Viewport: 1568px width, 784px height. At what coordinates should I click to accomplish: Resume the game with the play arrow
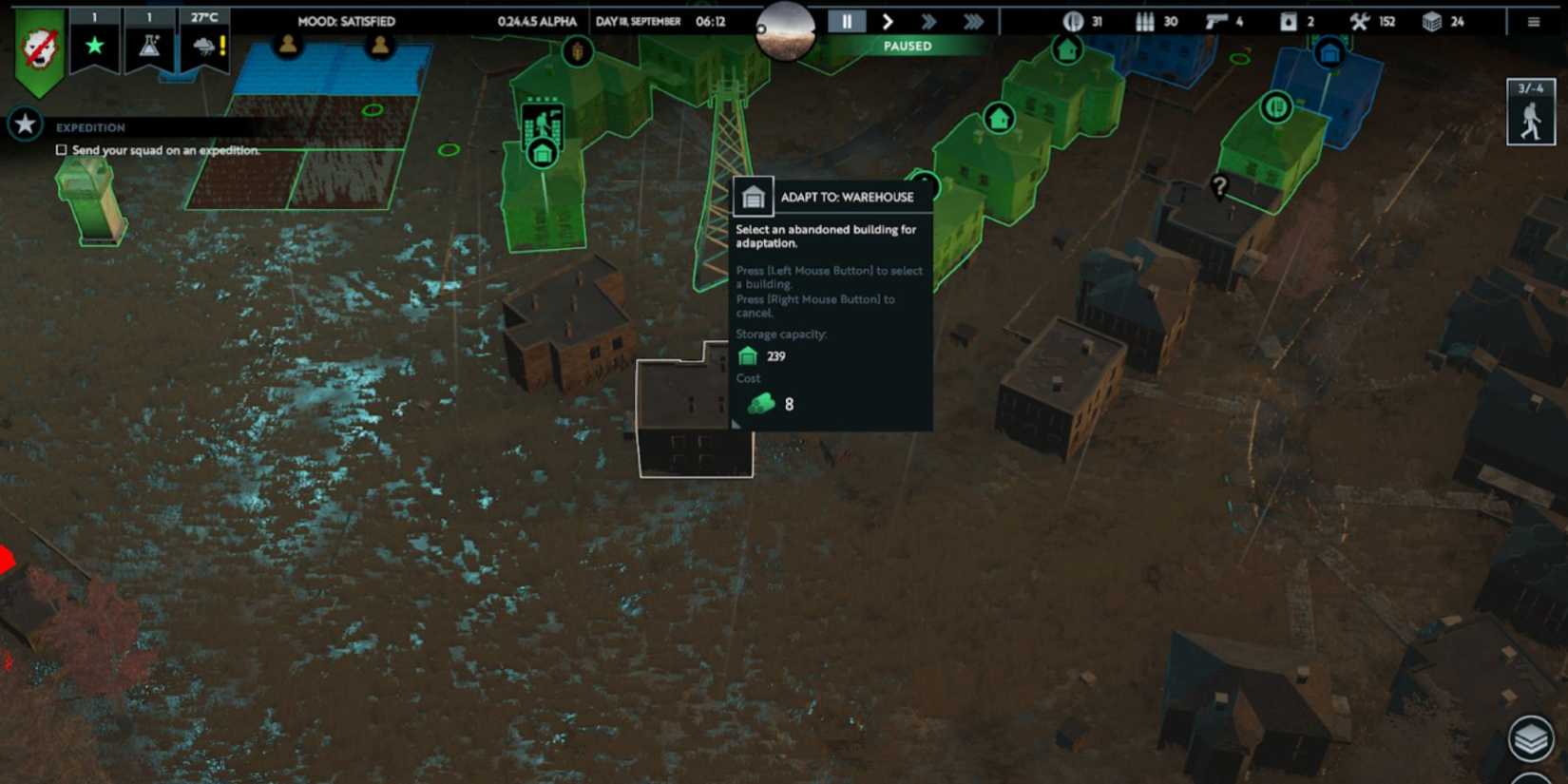[887, 20]
